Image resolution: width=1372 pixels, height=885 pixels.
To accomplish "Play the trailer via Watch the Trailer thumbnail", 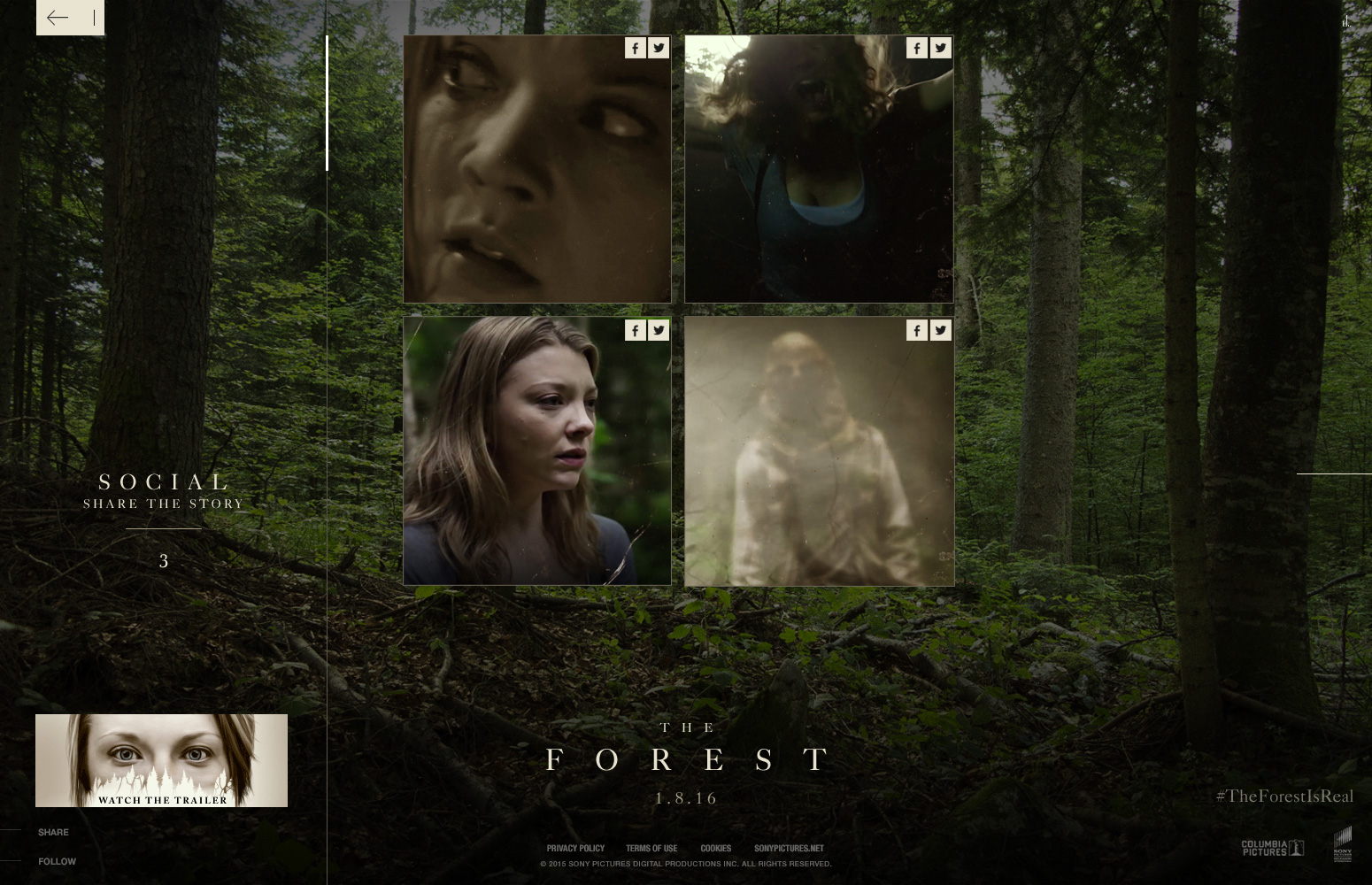I will [161, 759].
